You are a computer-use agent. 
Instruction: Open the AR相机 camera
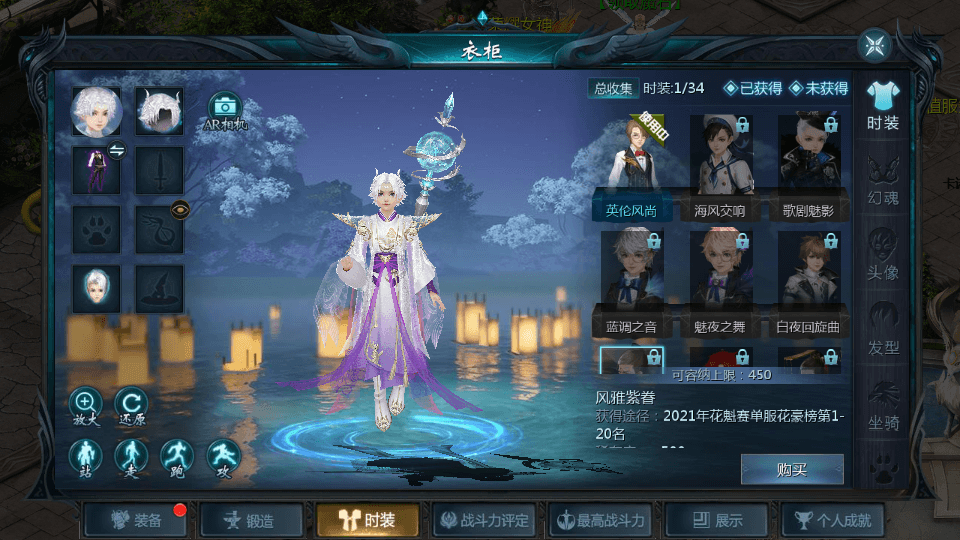(x=225, y=110)
